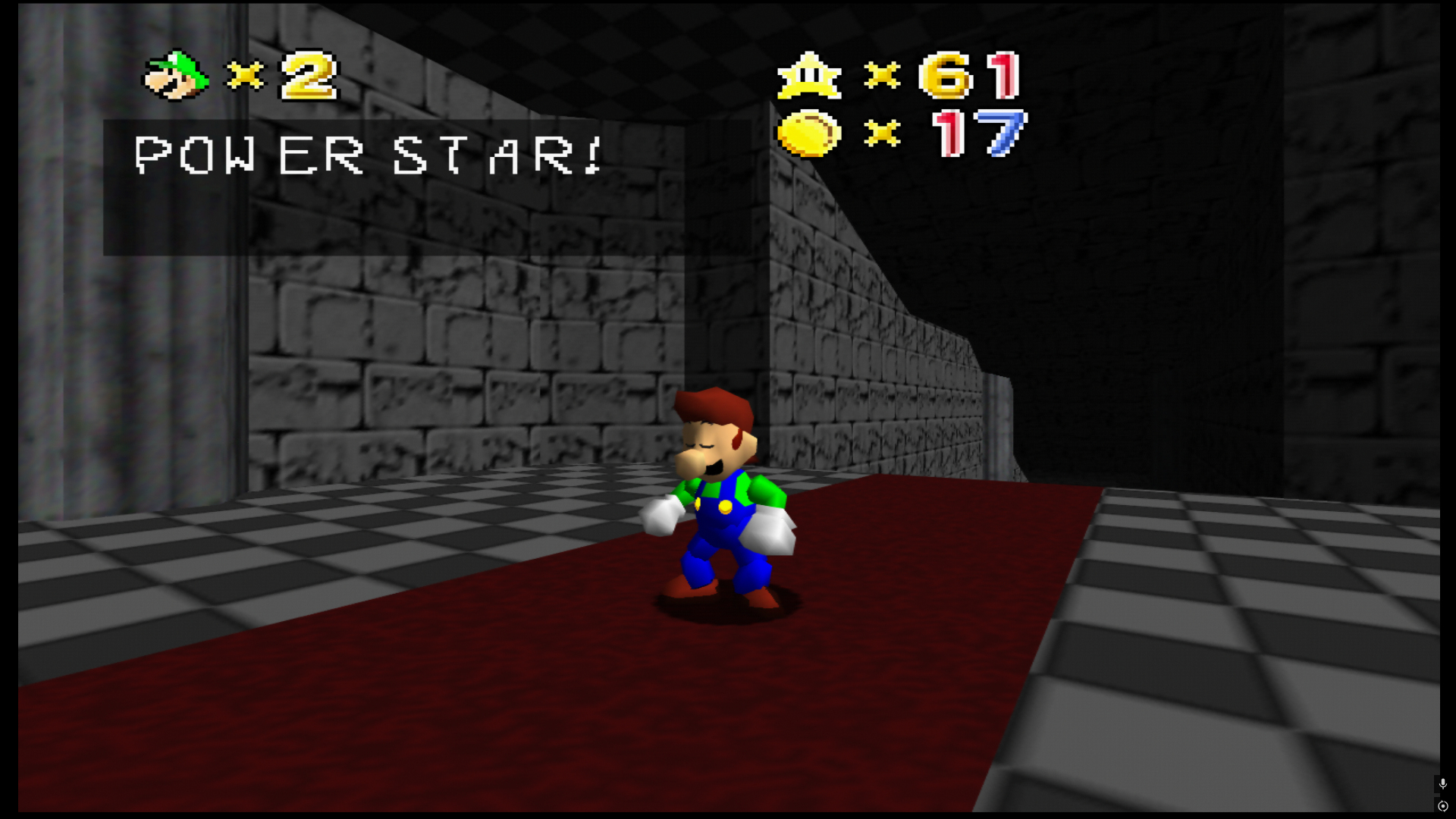Click the circular recording indicator icon
Image resolution: width=1456 pixels, height=819 pixels.
(1442, 806)
